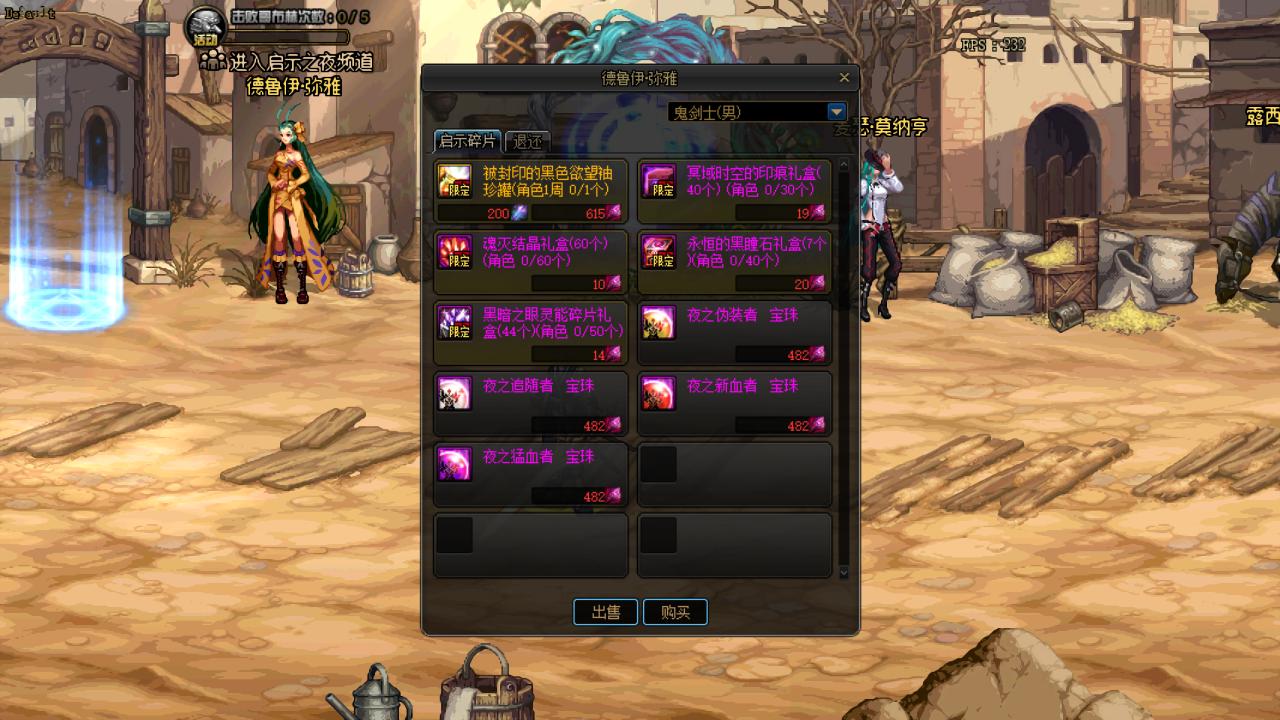Screen dimensions: 1280x720
Task: Choose the 夜之新血者 宝珠 item
Action: [x=734, y=404]
